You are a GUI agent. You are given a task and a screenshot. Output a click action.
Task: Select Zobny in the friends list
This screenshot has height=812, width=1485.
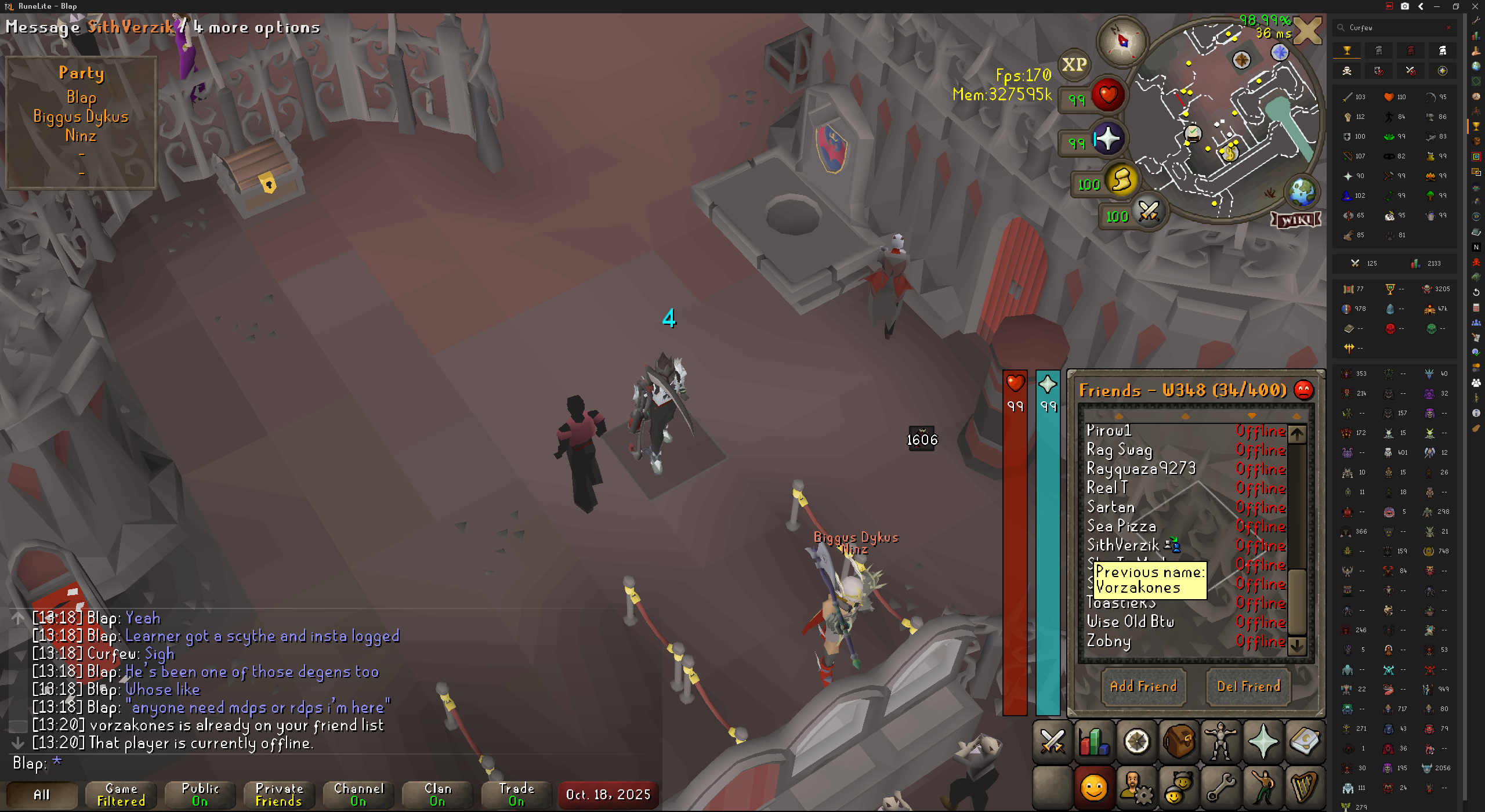1109,641
